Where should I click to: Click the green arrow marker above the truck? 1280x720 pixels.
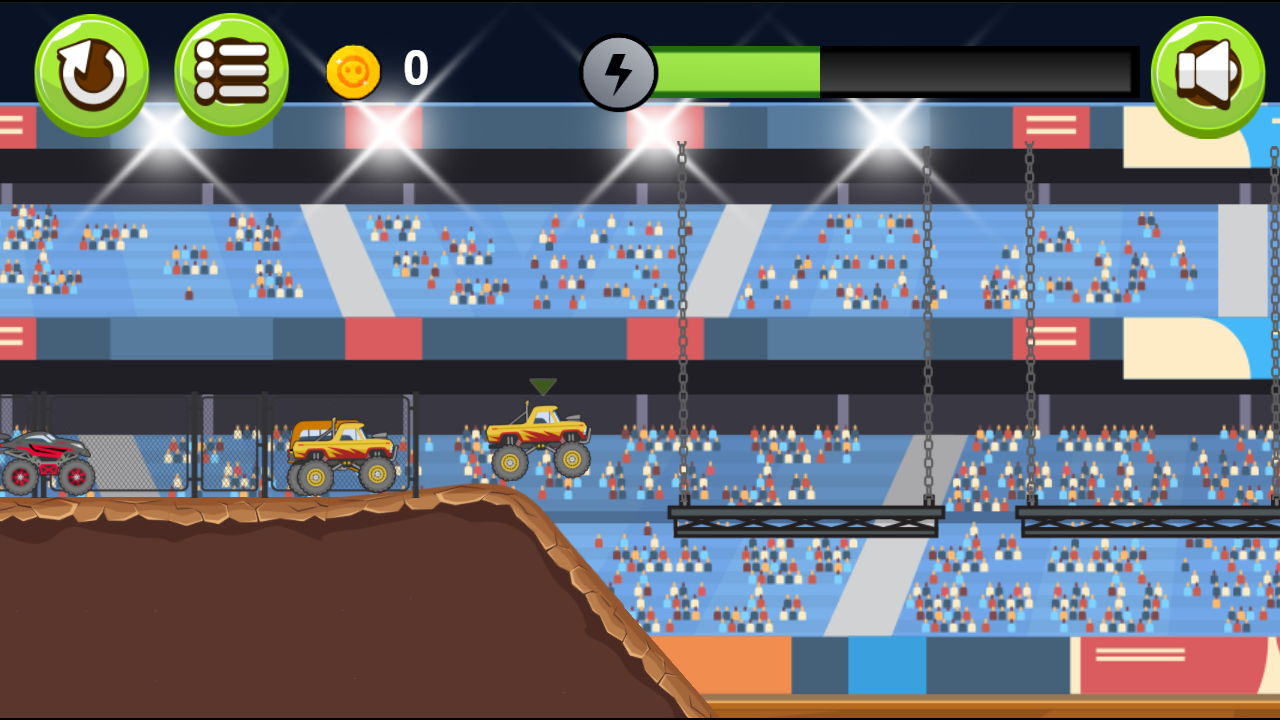[543, 385]
